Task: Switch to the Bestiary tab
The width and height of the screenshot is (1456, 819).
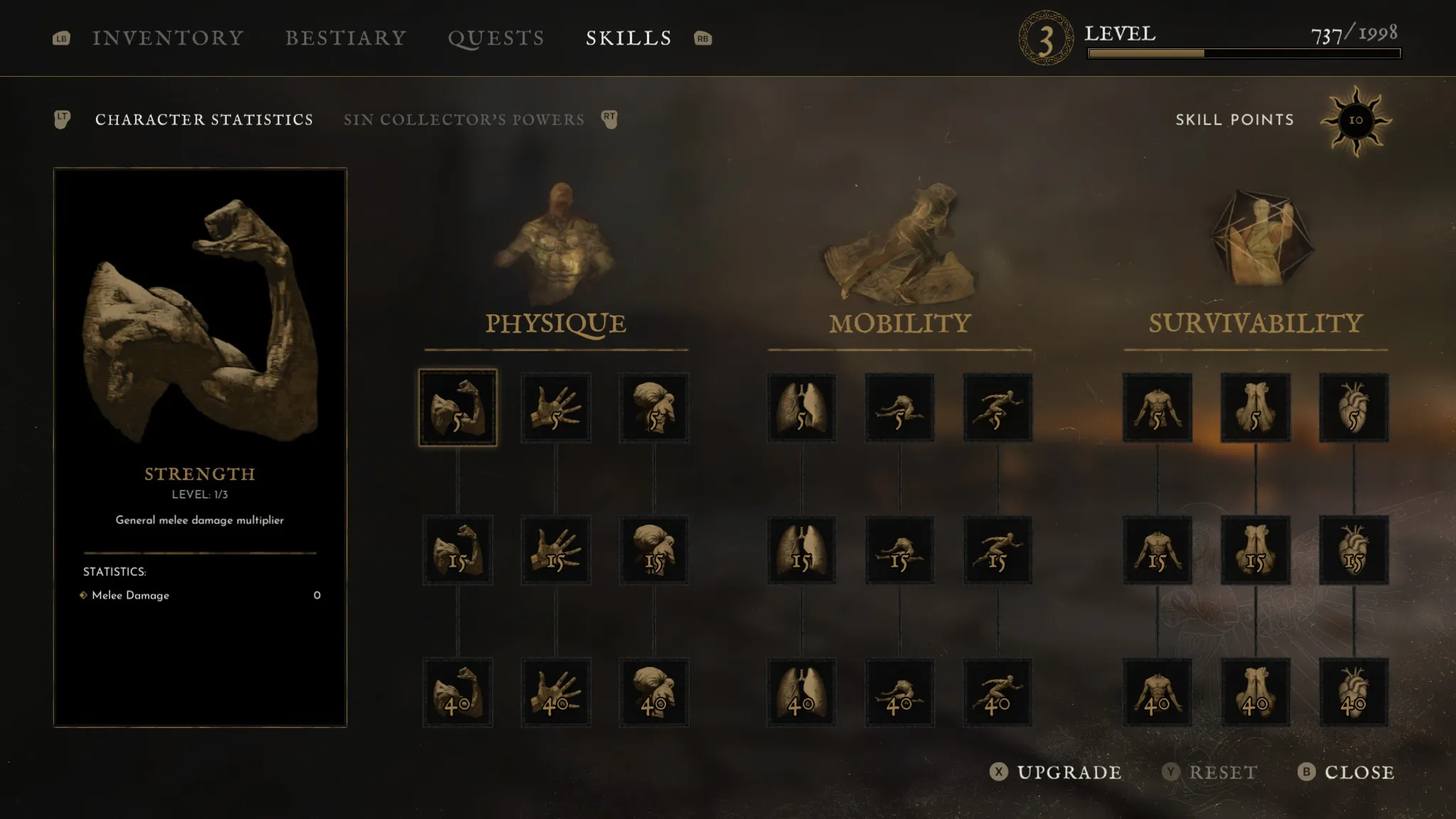Action: (x=346, y=38)
